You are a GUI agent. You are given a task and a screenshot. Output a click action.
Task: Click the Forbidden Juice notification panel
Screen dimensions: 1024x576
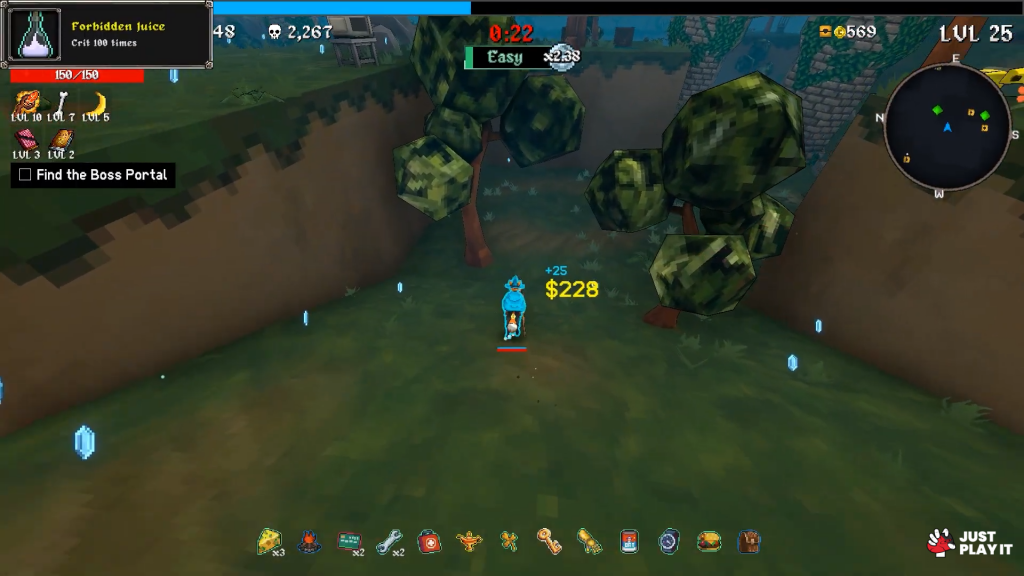click(108, 34)
